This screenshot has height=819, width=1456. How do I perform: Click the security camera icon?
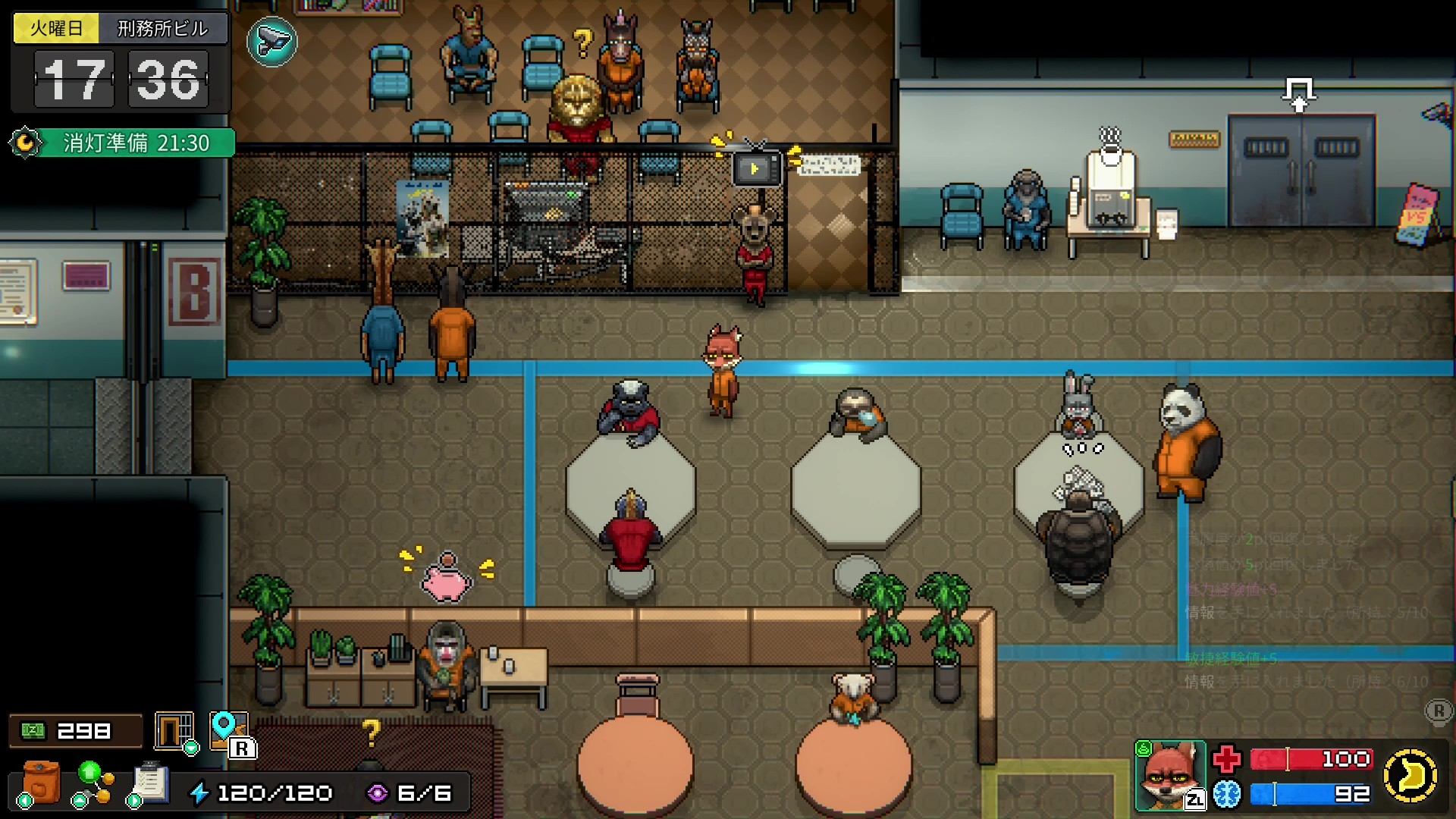click(271, 42)
